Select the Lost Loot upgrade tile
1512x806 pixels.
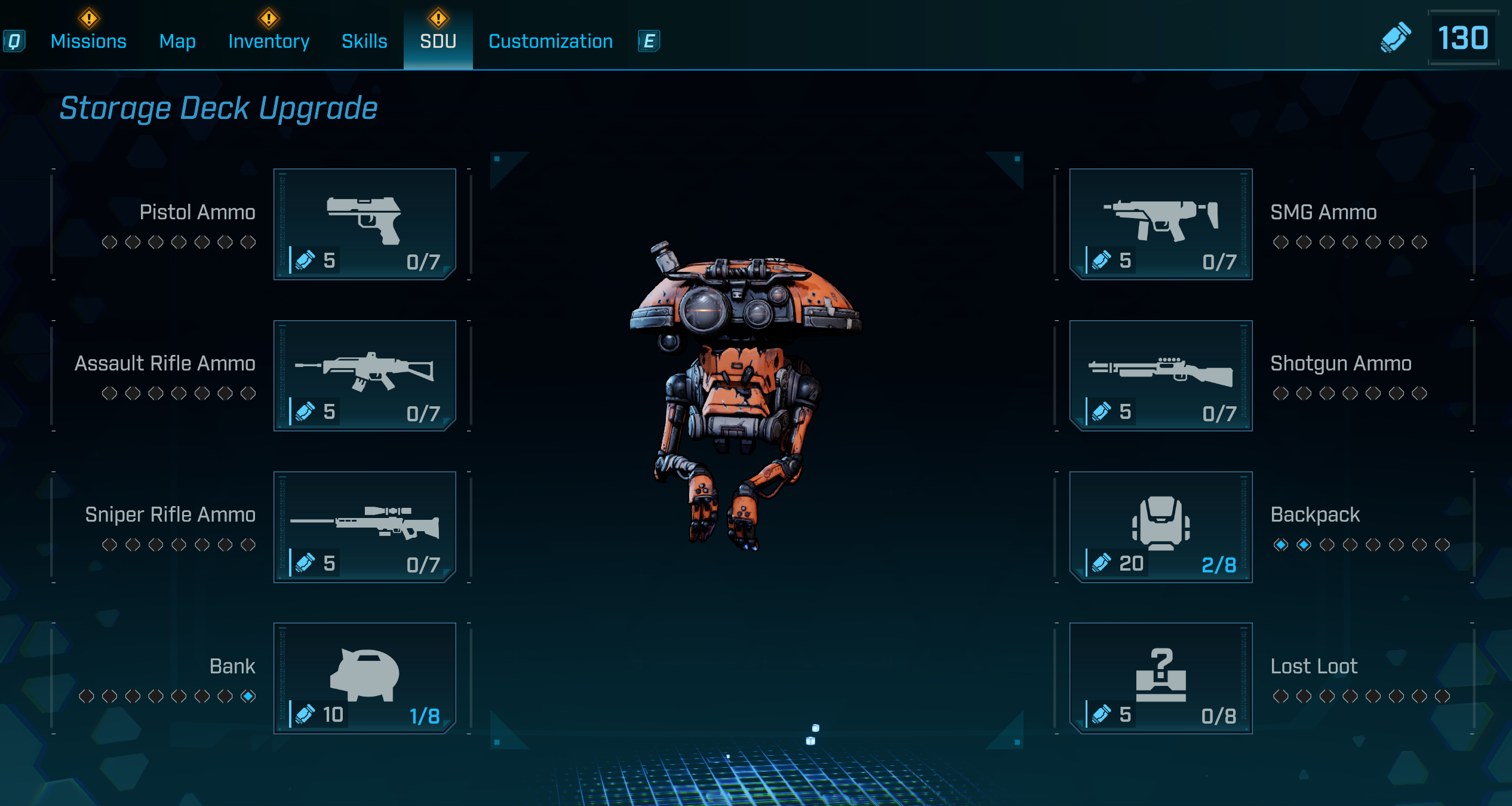point(1160,678)
